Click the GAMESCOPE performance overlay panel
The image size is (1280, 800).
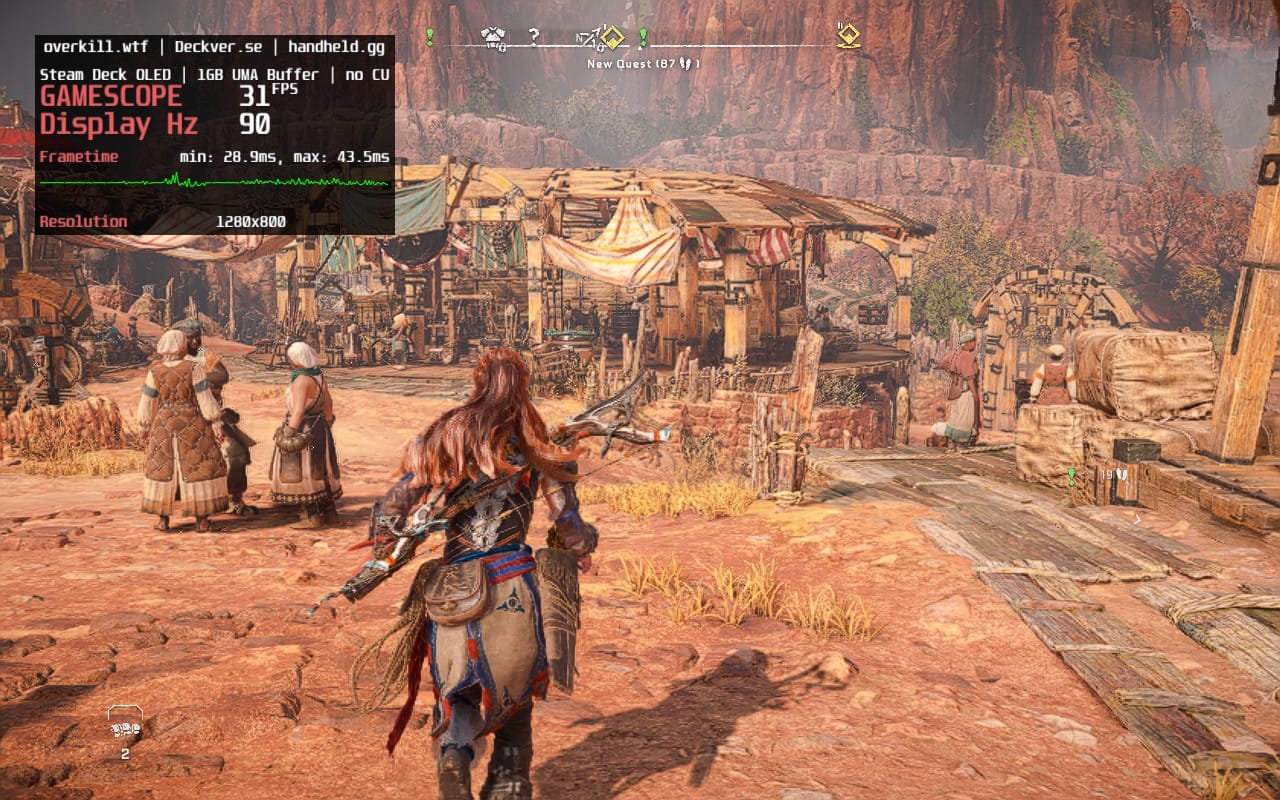click(x=215, y=135)
